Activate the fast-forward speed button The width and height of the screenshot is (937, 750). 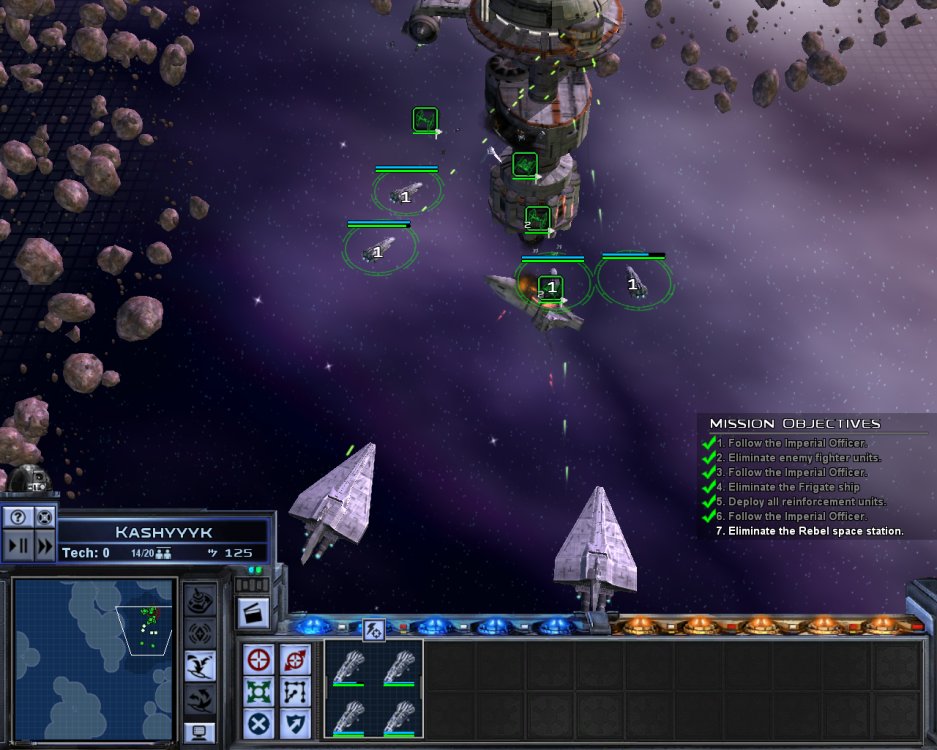[x=44, y=546]
